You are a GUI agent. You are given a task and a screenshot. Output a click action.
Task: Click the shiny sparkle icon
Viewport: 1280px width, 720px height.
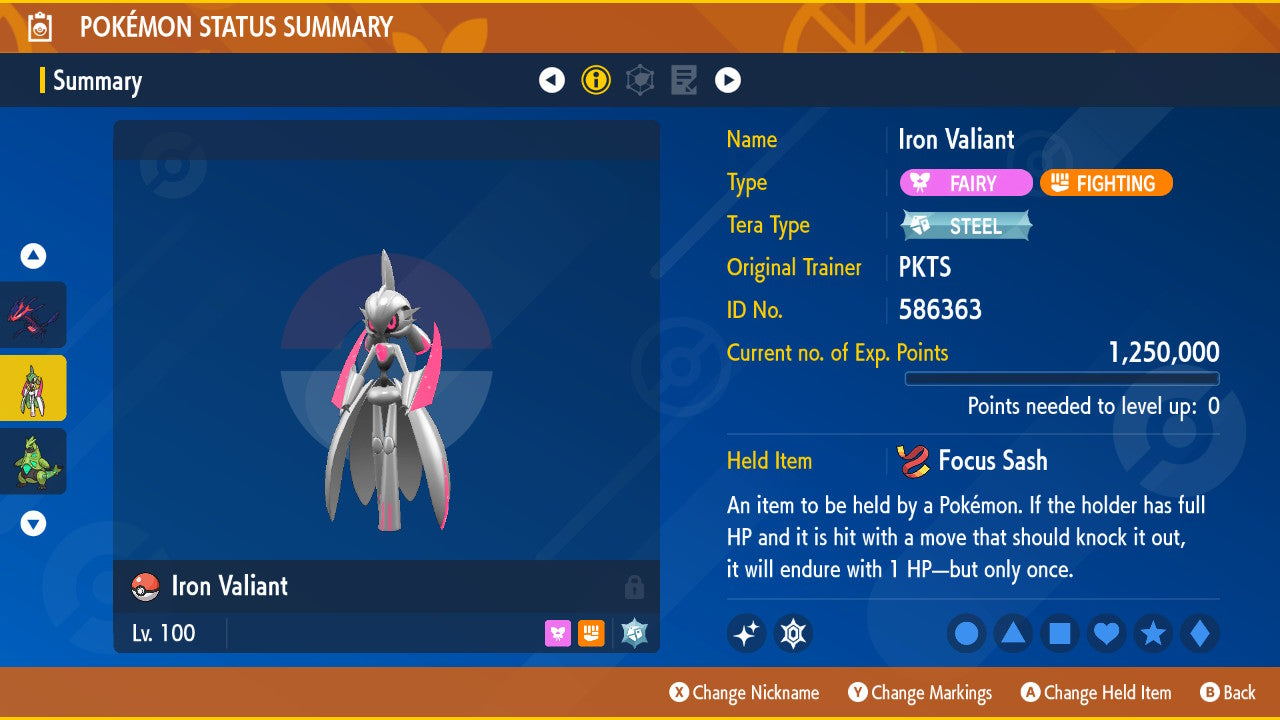point(746,633)
